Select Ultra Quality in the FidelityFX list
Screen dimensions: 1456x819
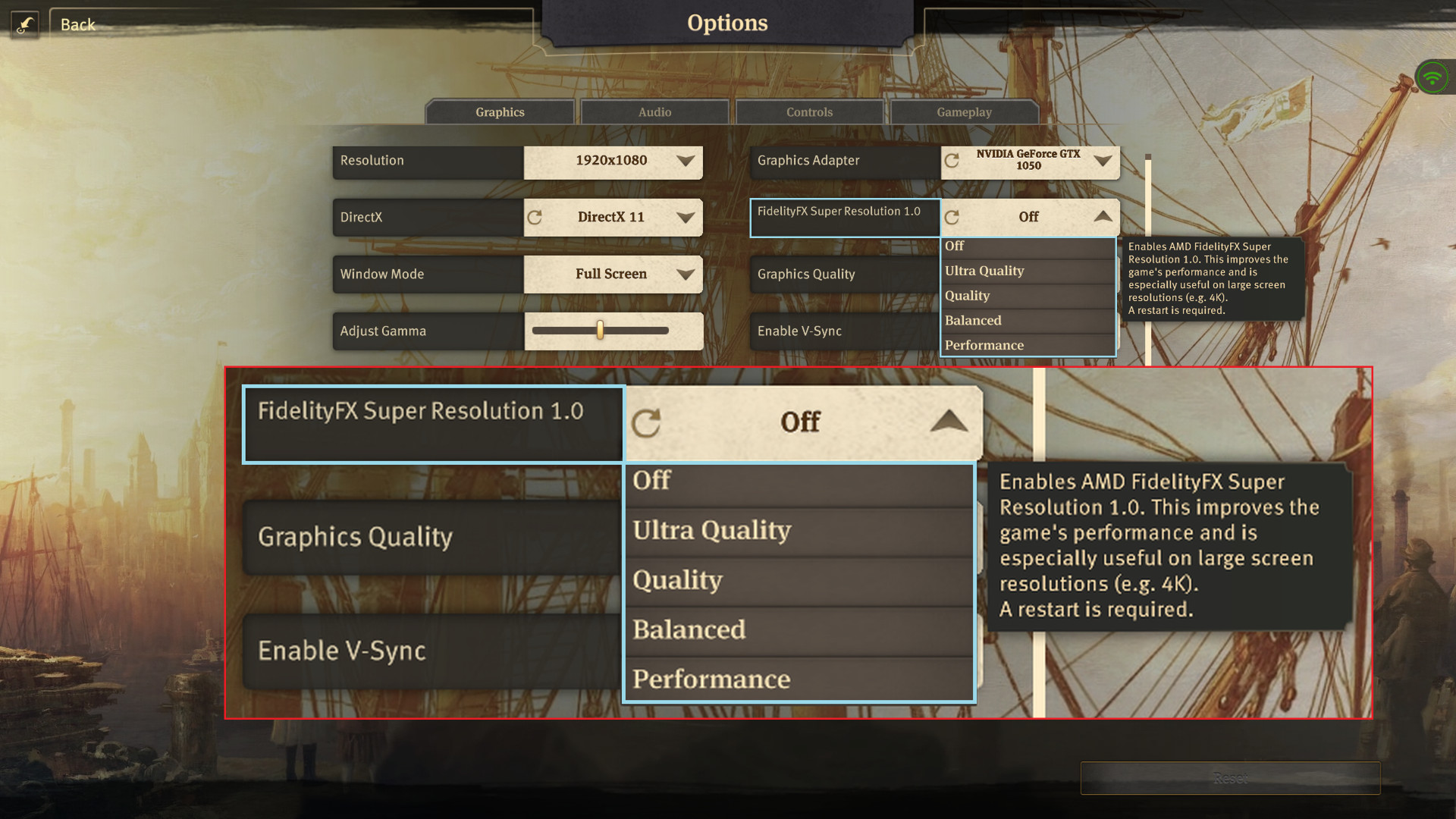(984, 270)
